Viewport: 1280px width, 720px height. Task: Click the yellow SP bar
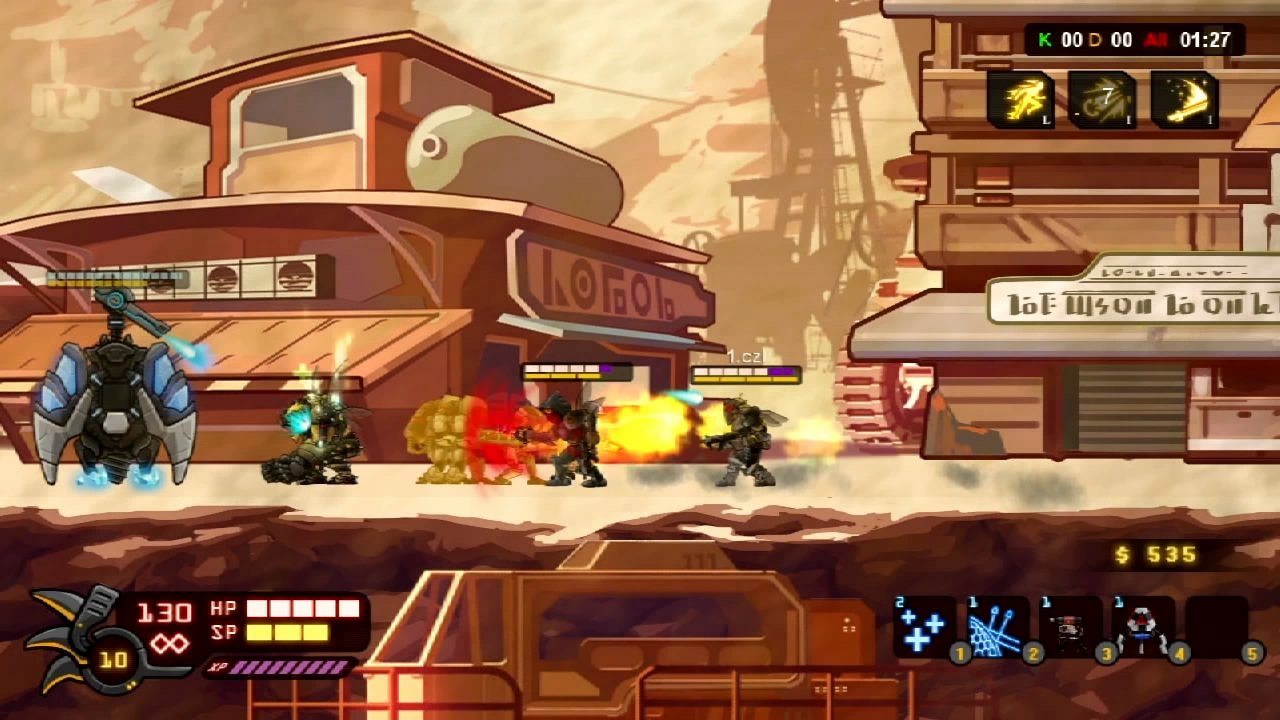tap(287, 633)
